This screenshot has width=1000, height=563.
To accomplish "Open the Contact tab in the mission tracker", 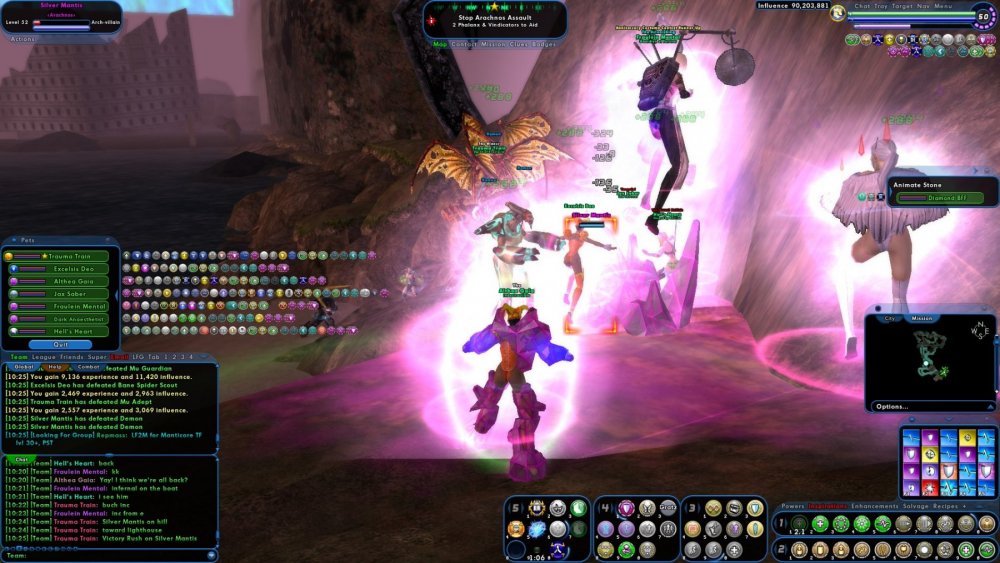I will [x=464, y=44].
